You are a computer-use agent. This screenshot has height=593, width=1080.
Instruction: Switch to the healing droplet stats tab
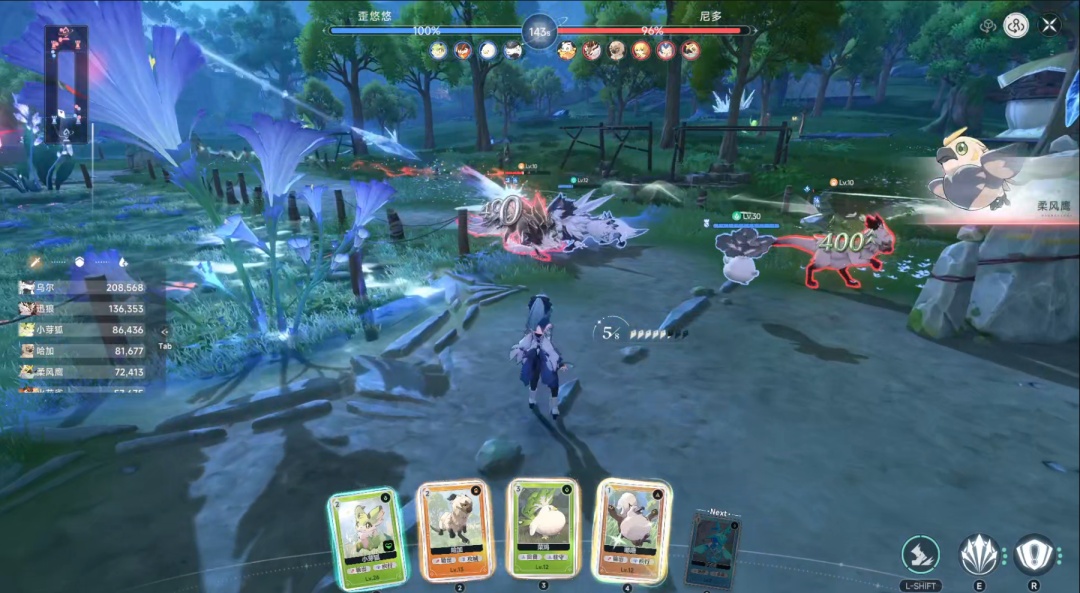click(x=124, y=262)
